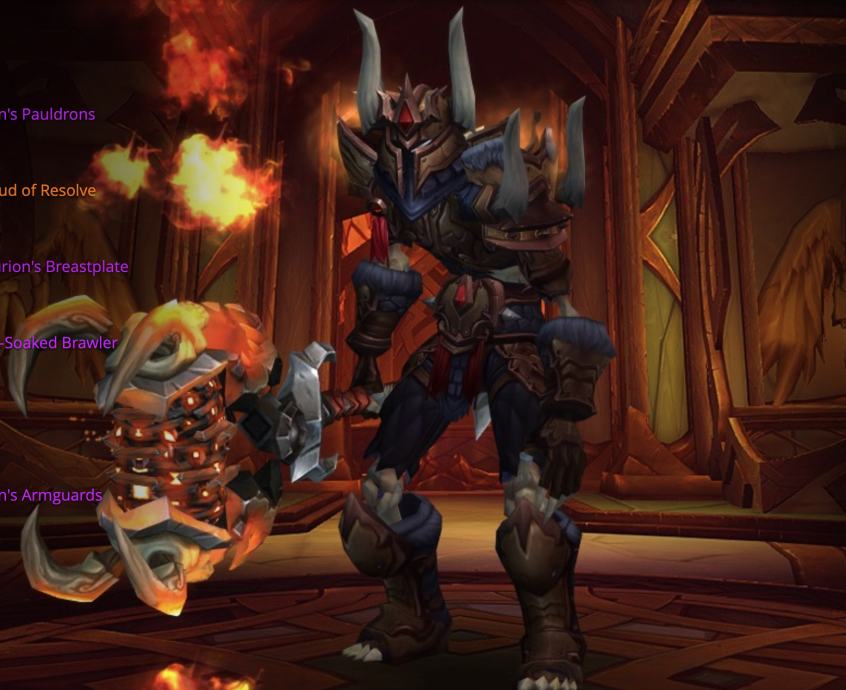View the Breastplate item link
This screenshot has width=846, height=690.
pyautogui.click(x=64, y=267)
